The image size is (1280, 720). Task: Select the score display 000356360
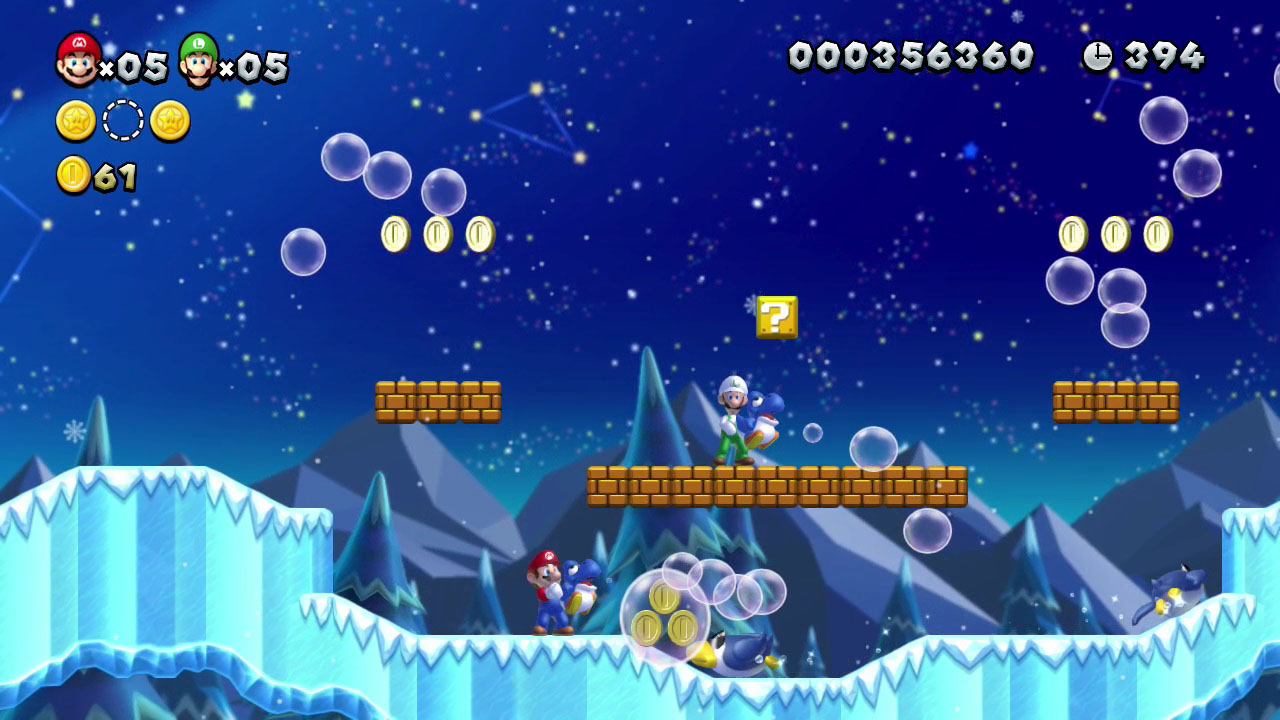point(912,57)
